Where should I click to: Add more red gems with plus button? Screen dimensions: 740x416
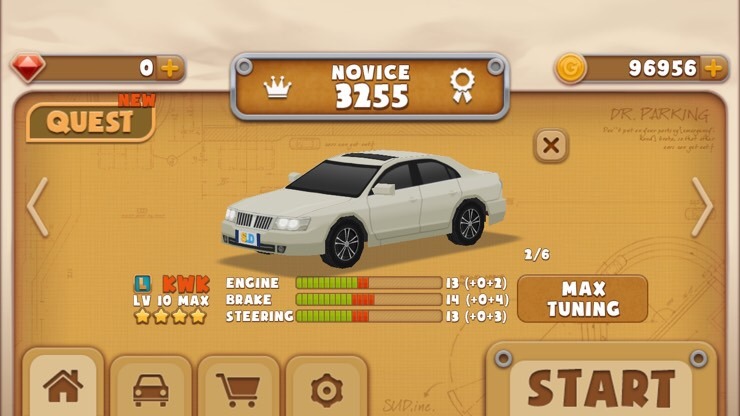coord(170,68)
